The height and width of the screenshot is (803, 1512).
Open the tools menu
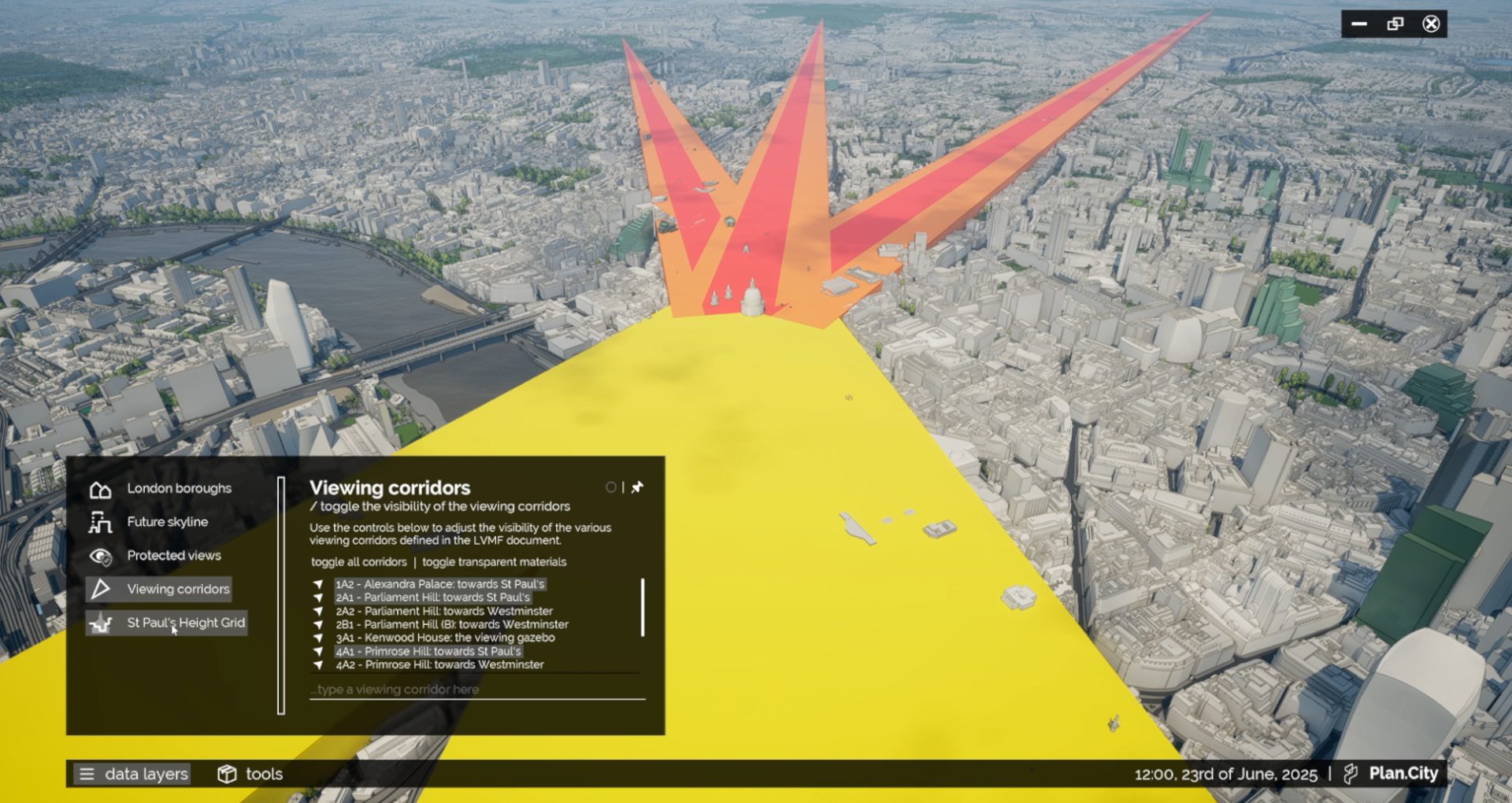[264, 774]
